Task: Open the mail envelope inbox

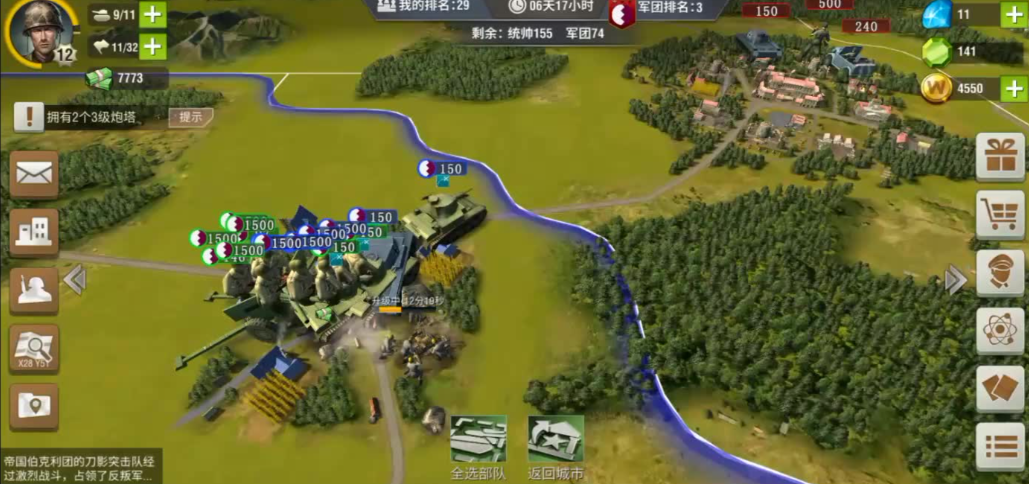Action: [x=34, y=173]
